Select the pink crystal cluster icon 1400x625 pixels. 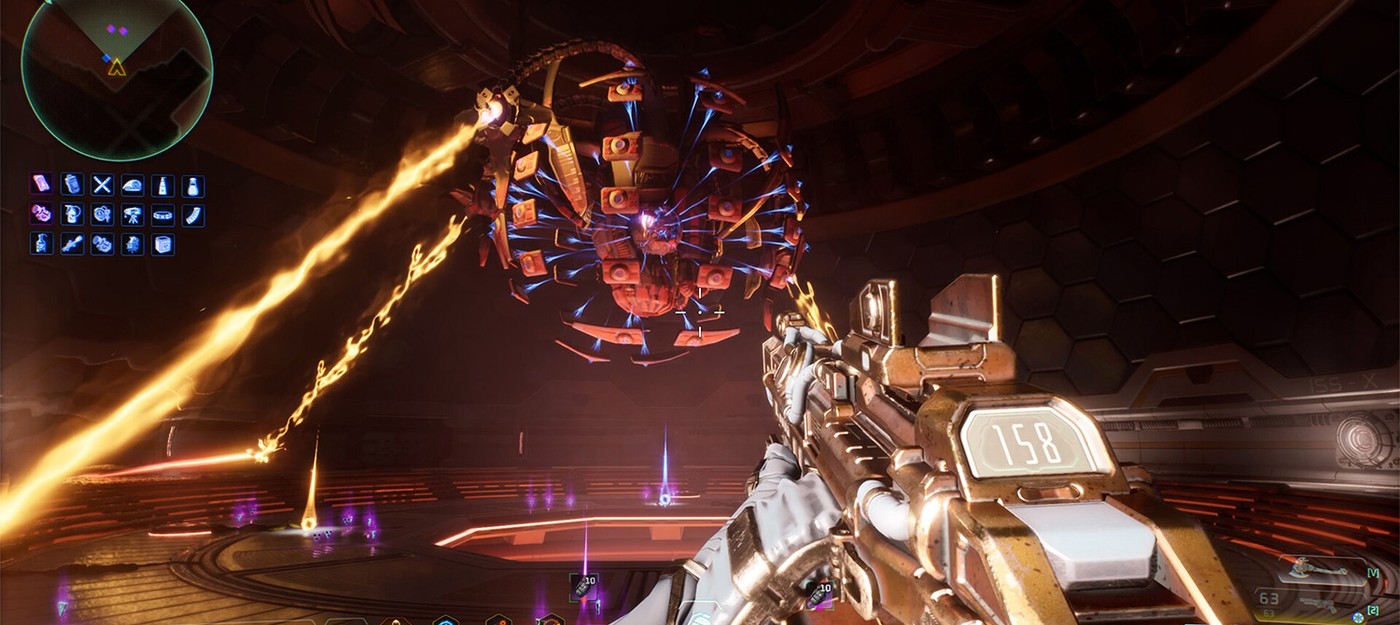click(41, 214)
